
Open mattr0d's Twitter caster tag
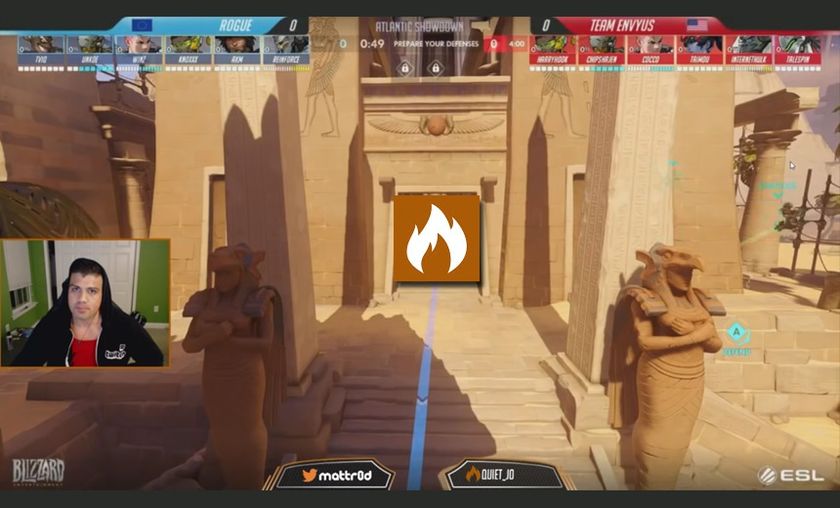[332, 475]
